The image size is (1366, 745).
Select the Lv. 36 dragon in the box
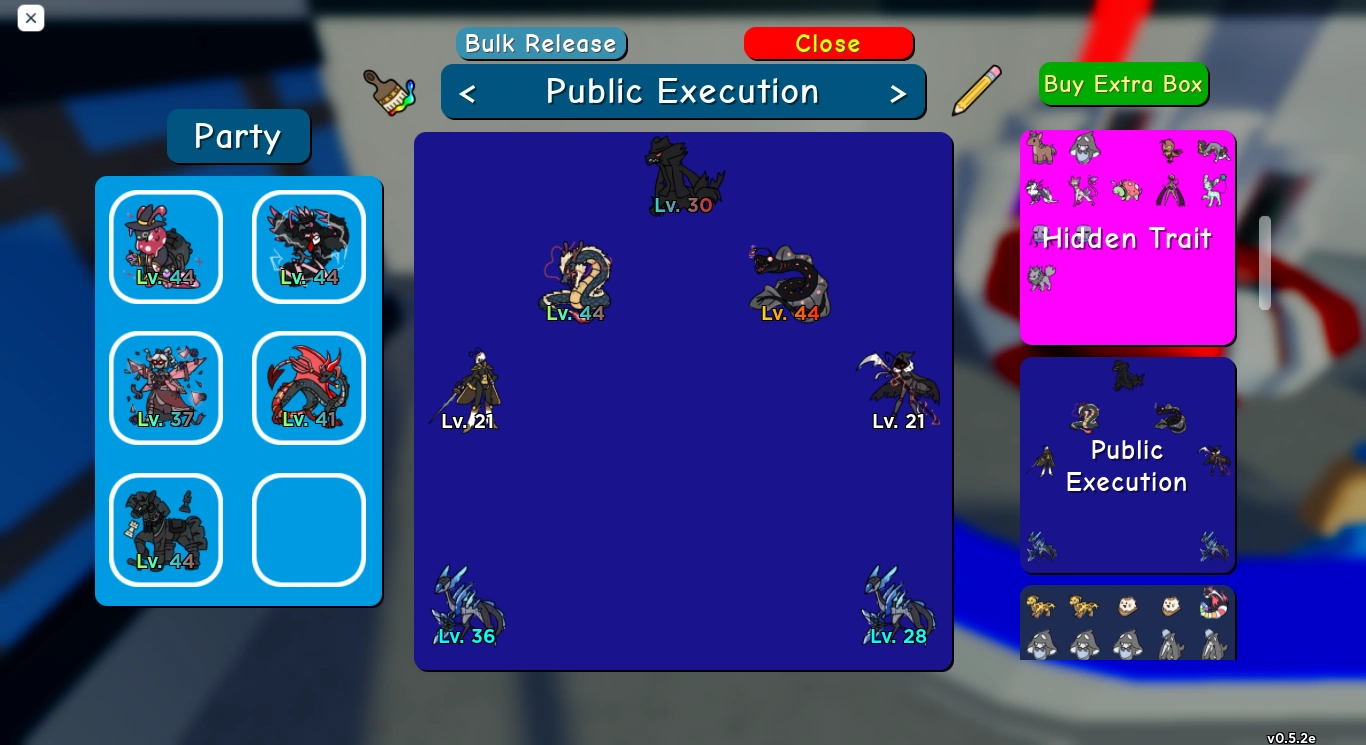click(468, 607)
